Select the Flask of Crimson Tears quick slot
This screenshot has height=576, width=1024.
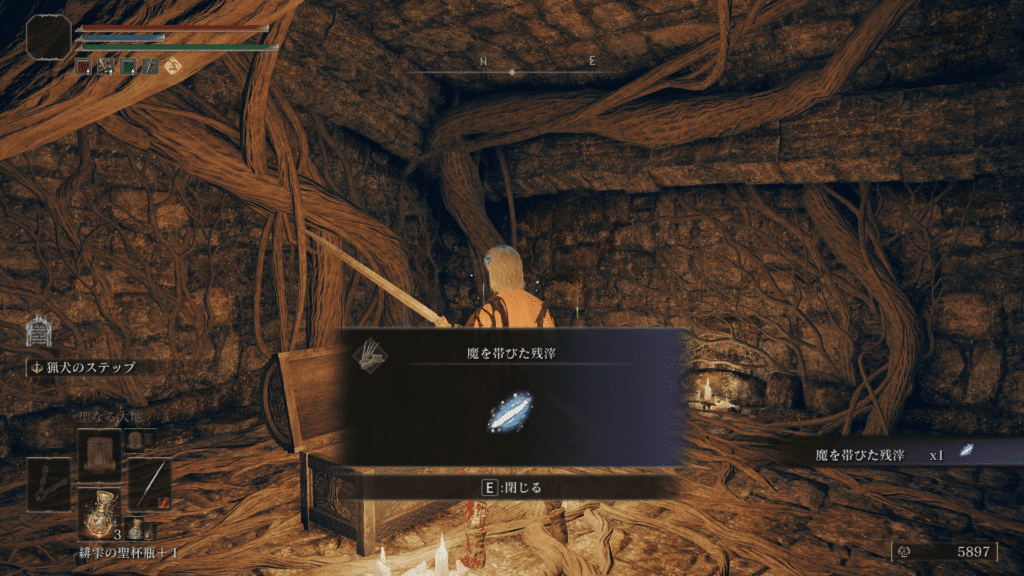(99, 510)
